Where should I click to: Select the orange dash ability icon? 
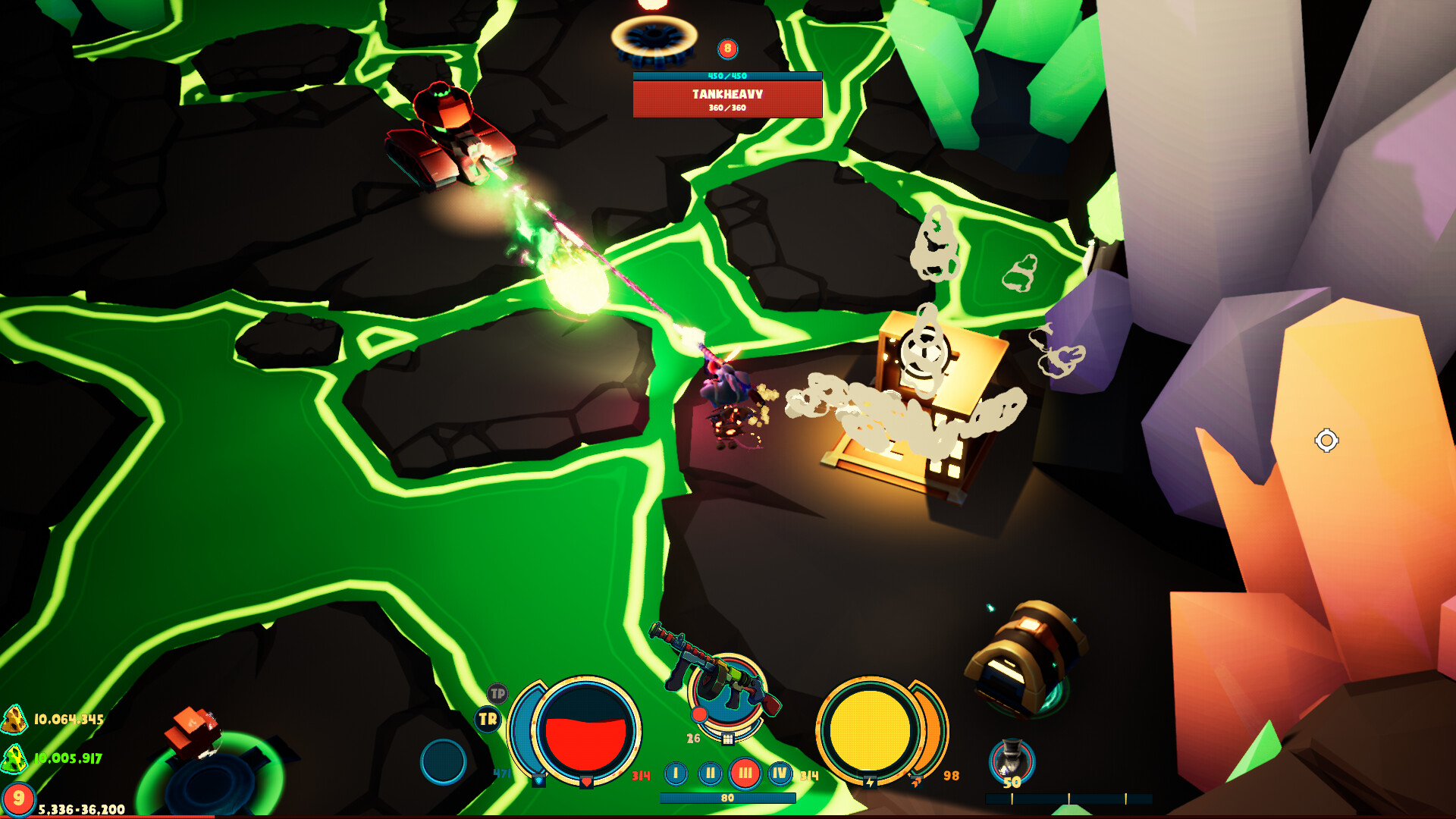(x=917, y=783)
